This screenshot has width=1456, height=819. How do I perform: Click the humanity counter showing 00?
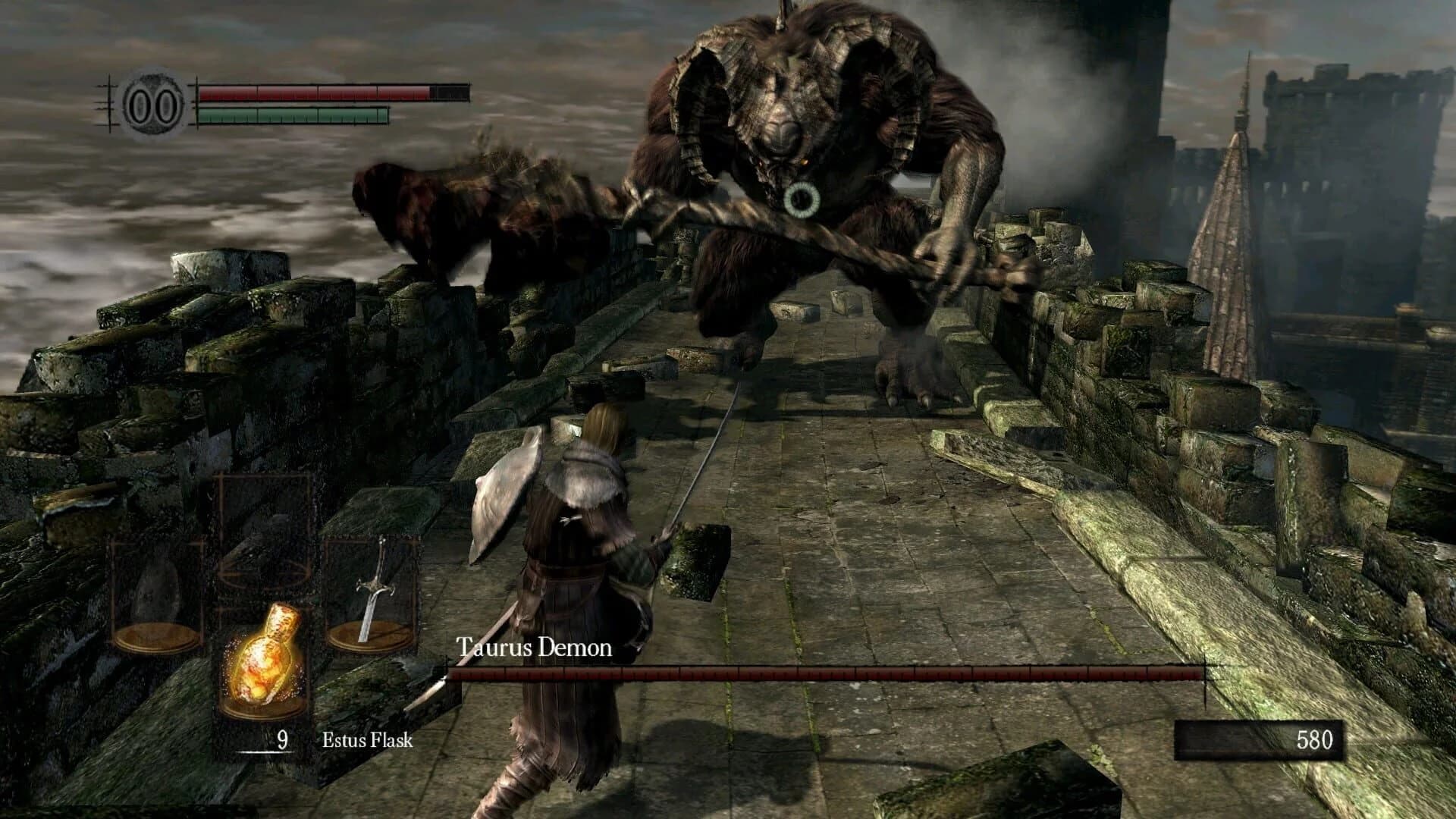152,102
